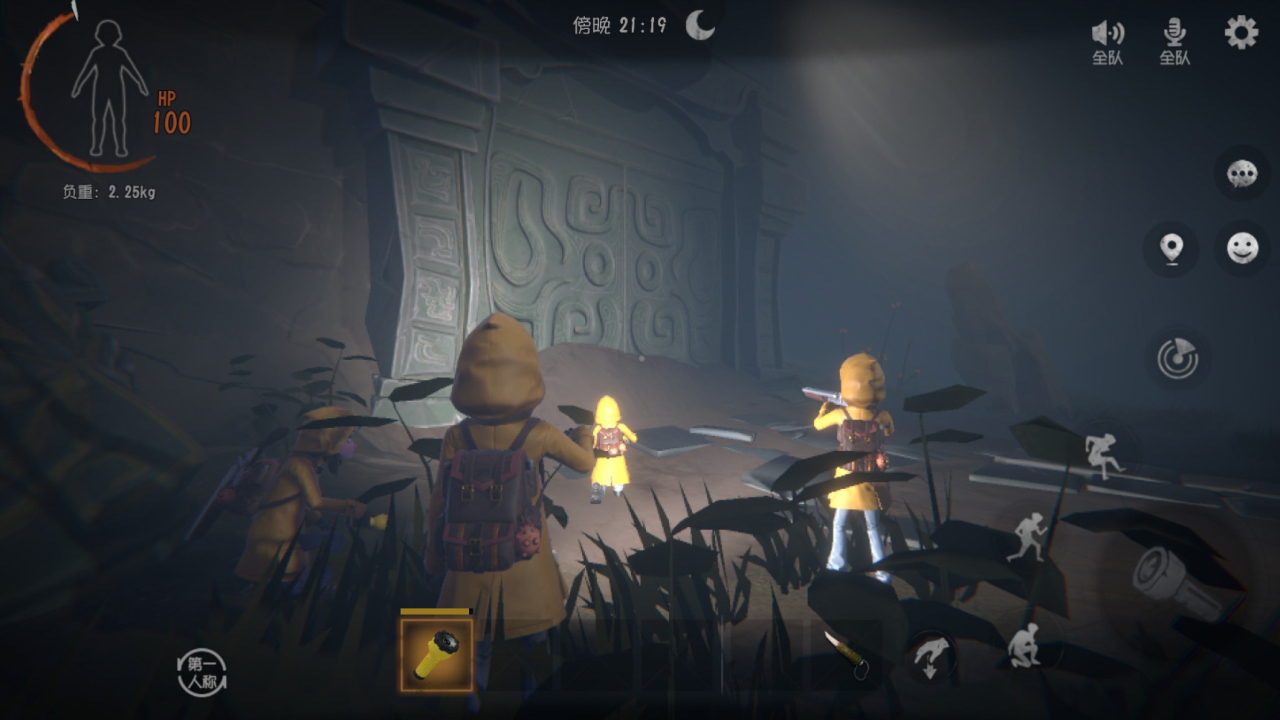This screenshot has height=720, width=1280.
Task: Select the knife hotbar slot
Action: pyautogui.click(x=846, y=655)
